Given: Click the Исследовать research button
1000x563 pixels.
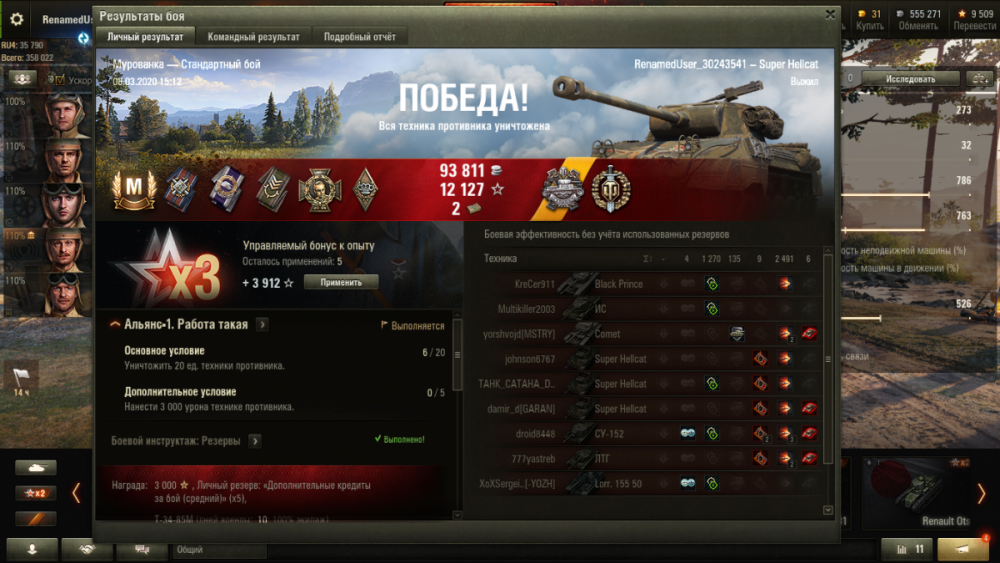Looking at the screenshot, I should (x=910, y=78).
